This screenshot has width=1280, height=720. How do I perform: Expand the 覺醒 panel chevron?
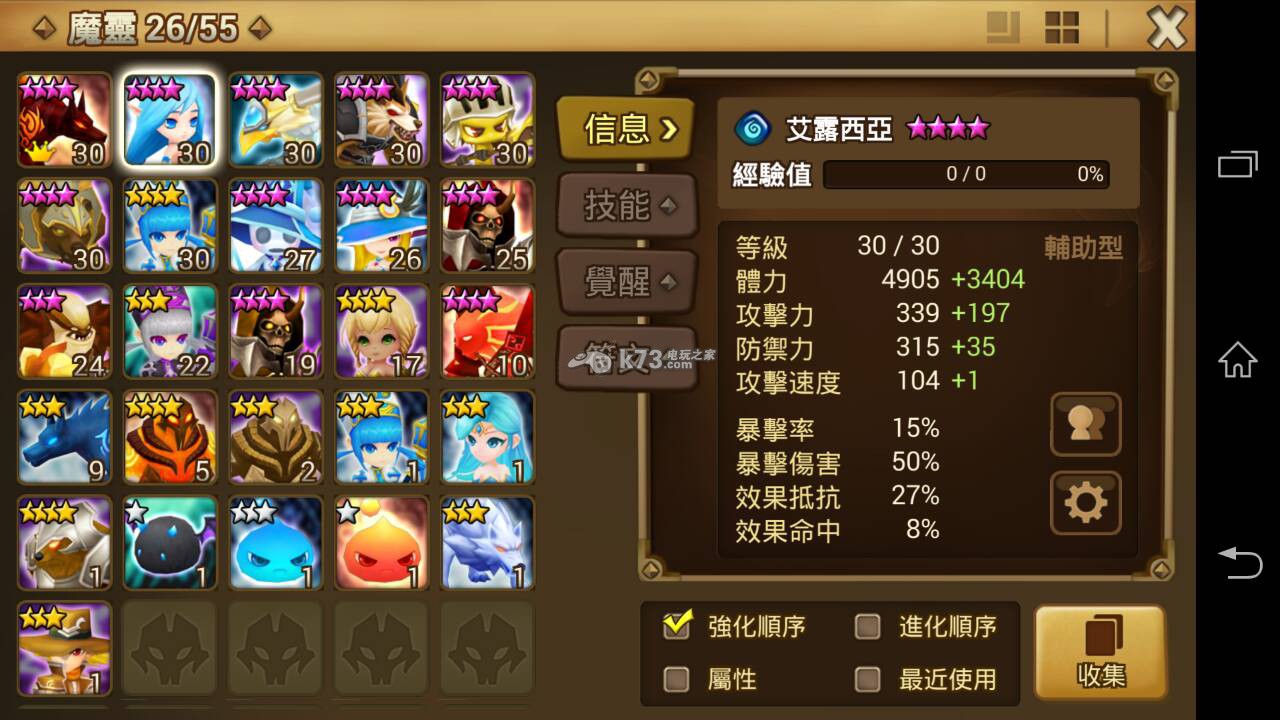(668, 282)
